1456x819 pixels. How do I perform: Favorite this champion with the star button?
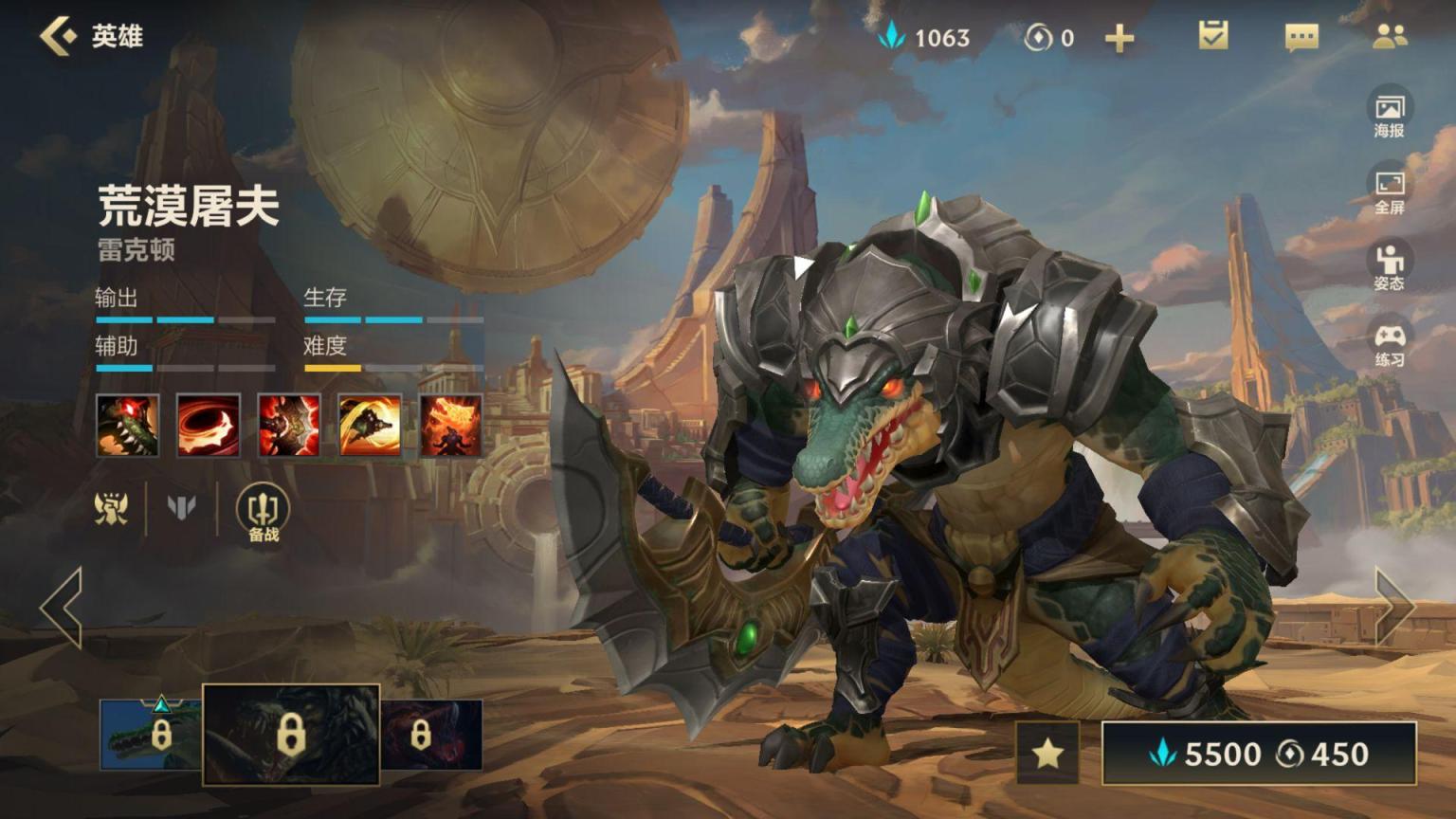1047,754
